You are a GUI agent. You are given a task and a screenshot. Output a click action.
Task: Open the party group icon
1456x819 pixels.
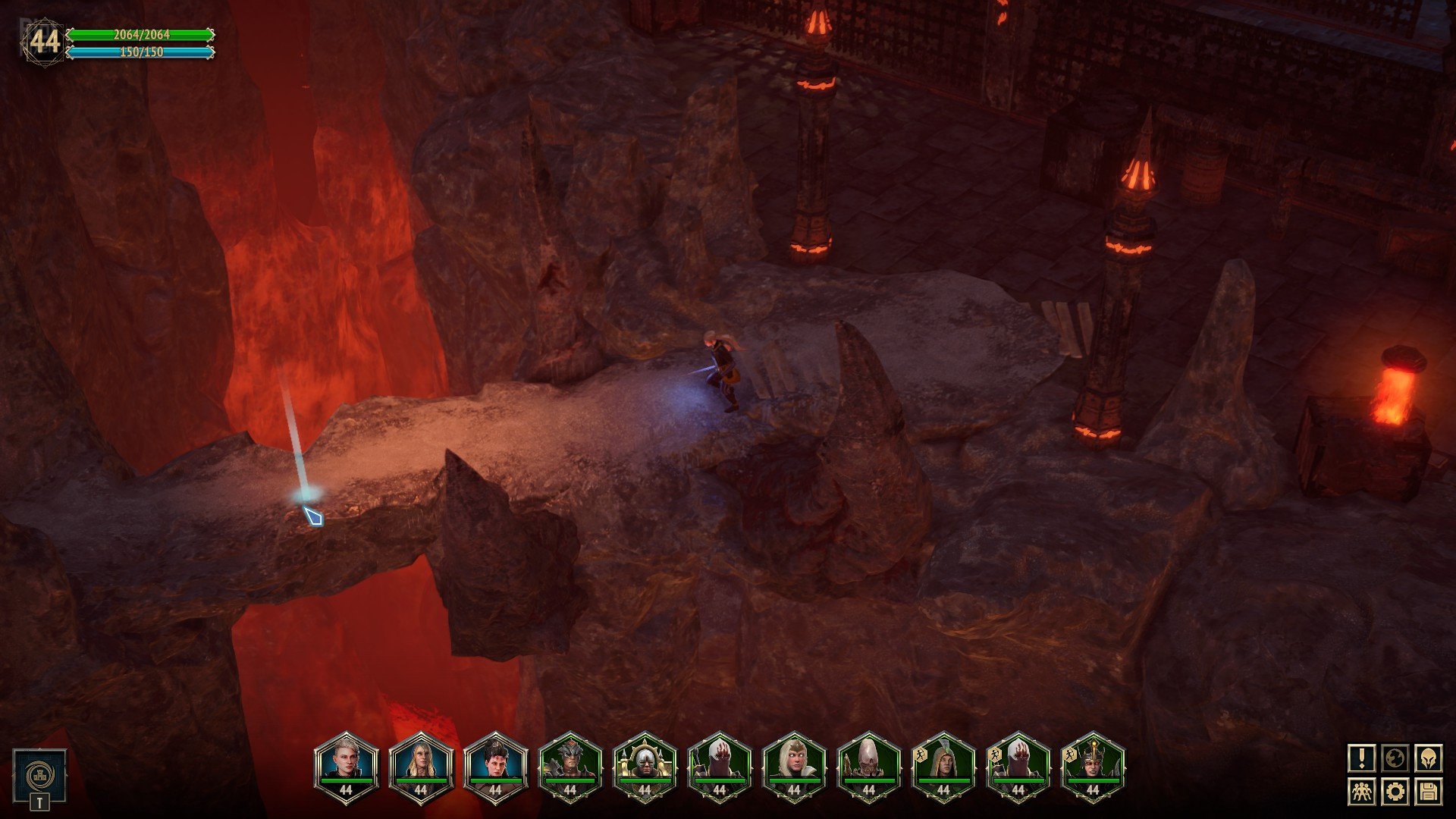coord(1362,792)
